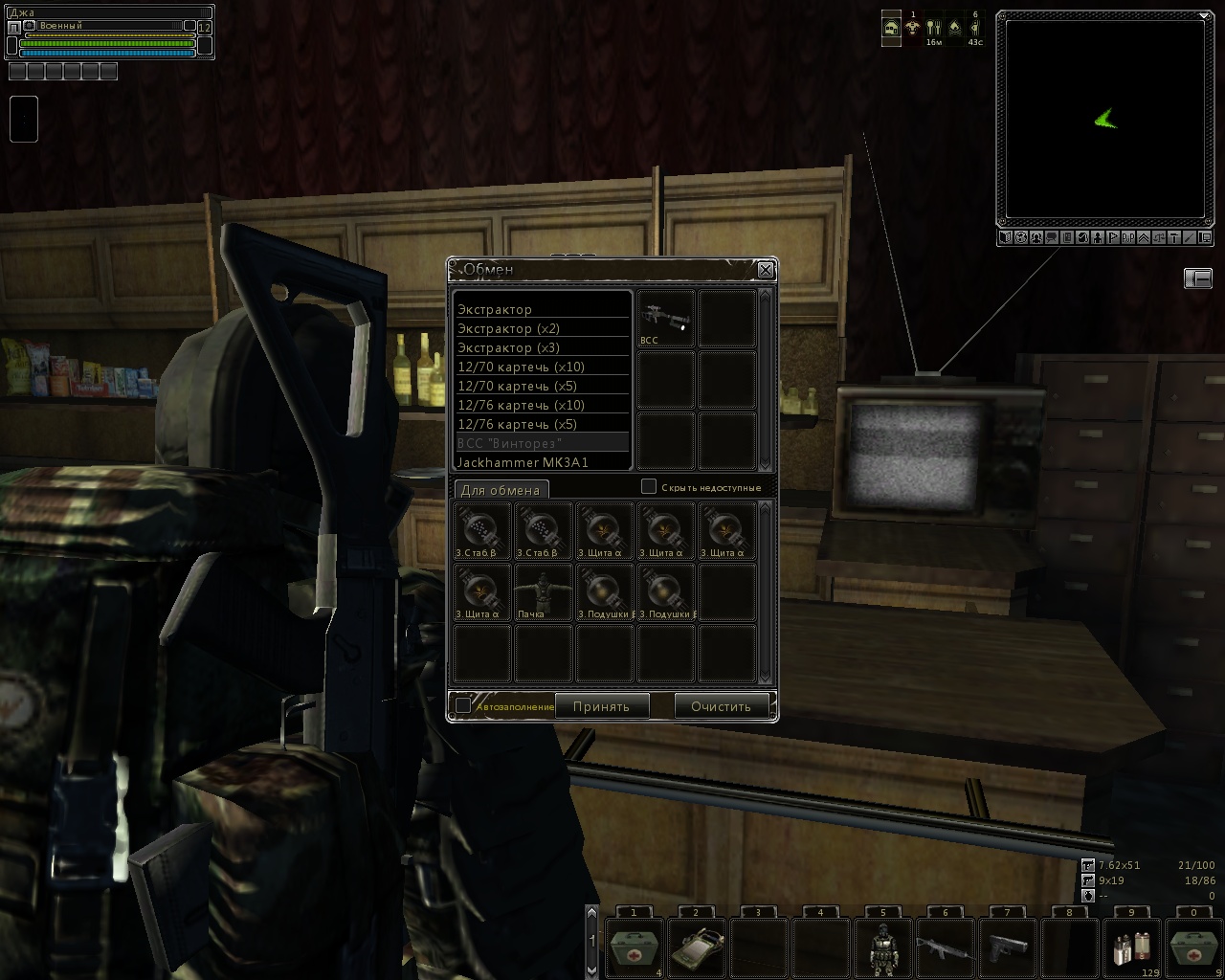Close the Обмен exchange window
1225x980 pixels.
point(766,270)
